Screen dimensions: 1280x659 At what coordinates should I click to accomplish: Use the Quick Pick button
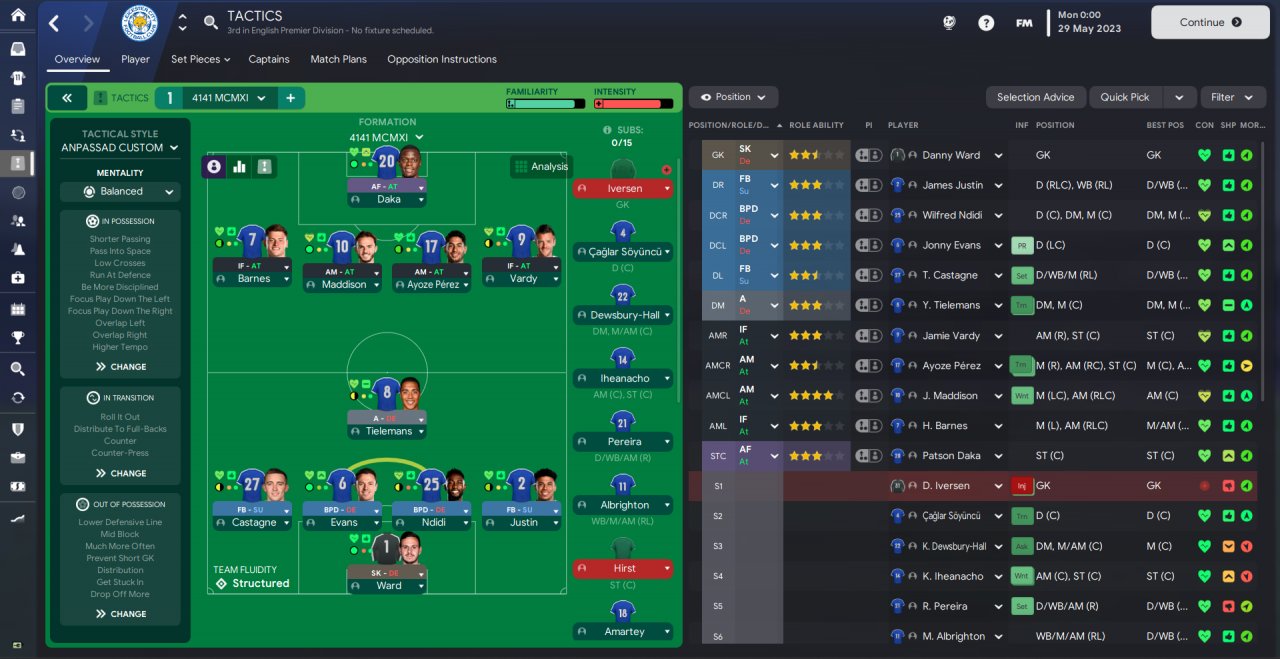point(1125,97)
